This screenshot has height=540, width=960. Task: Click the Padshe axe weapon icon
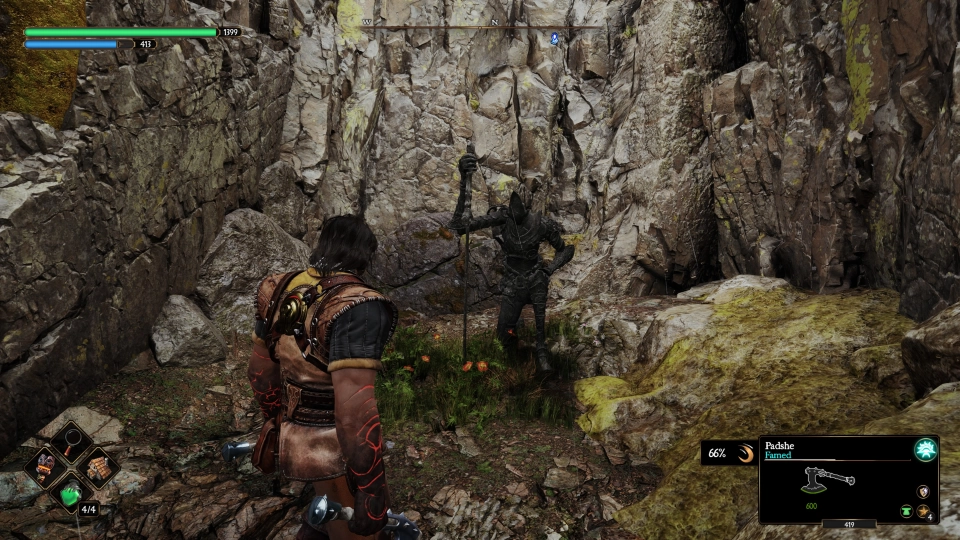pyautogui.click(x=826, y=480)
